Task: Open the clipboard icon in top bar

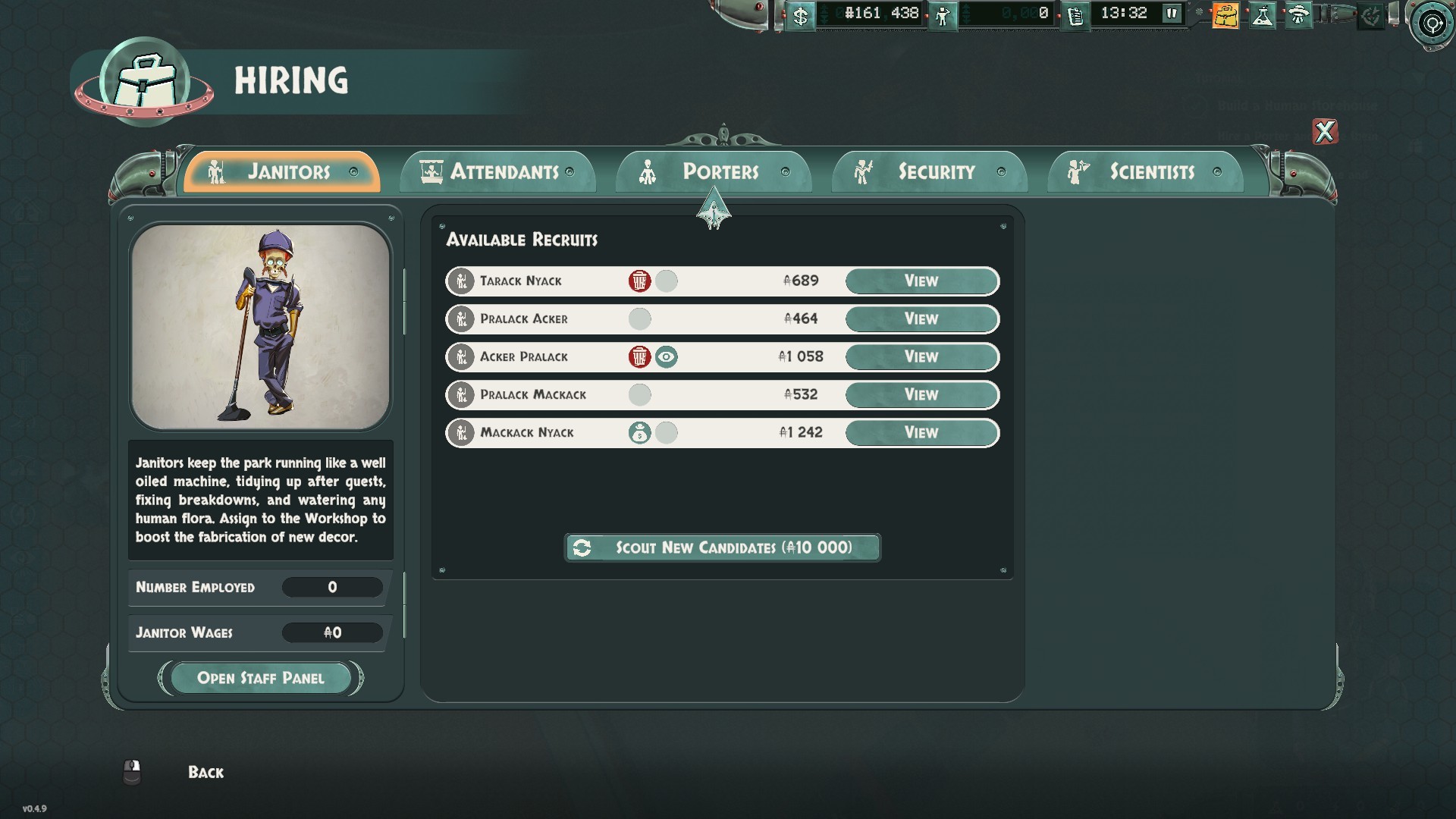Action: [x=1075, y=15]
